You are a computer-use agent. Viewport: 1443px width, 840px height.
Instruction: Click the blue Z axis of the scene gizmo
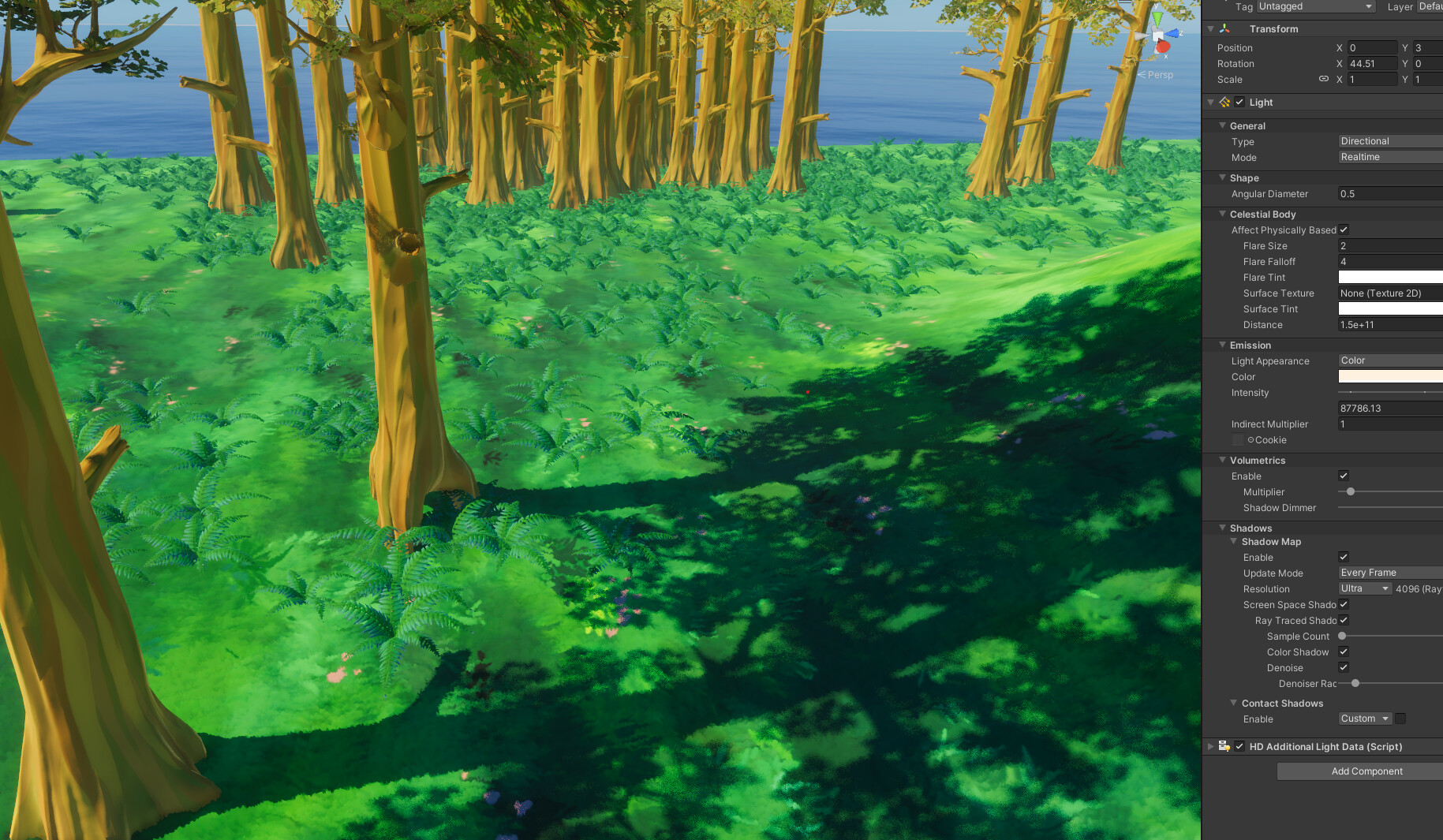tap(1173, 33)
